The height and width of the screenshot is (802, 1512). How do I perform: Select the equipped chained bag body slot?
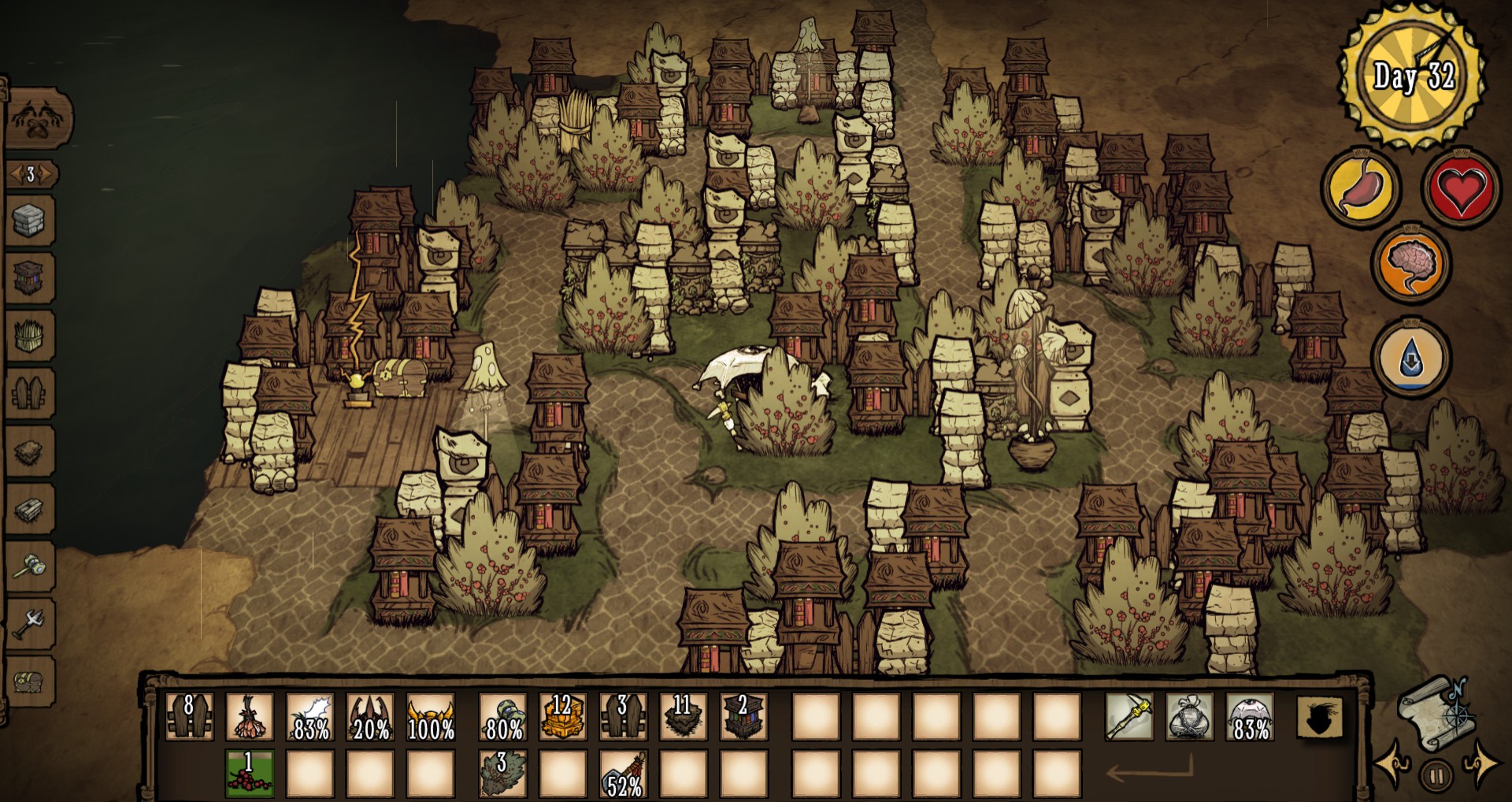1190,717
